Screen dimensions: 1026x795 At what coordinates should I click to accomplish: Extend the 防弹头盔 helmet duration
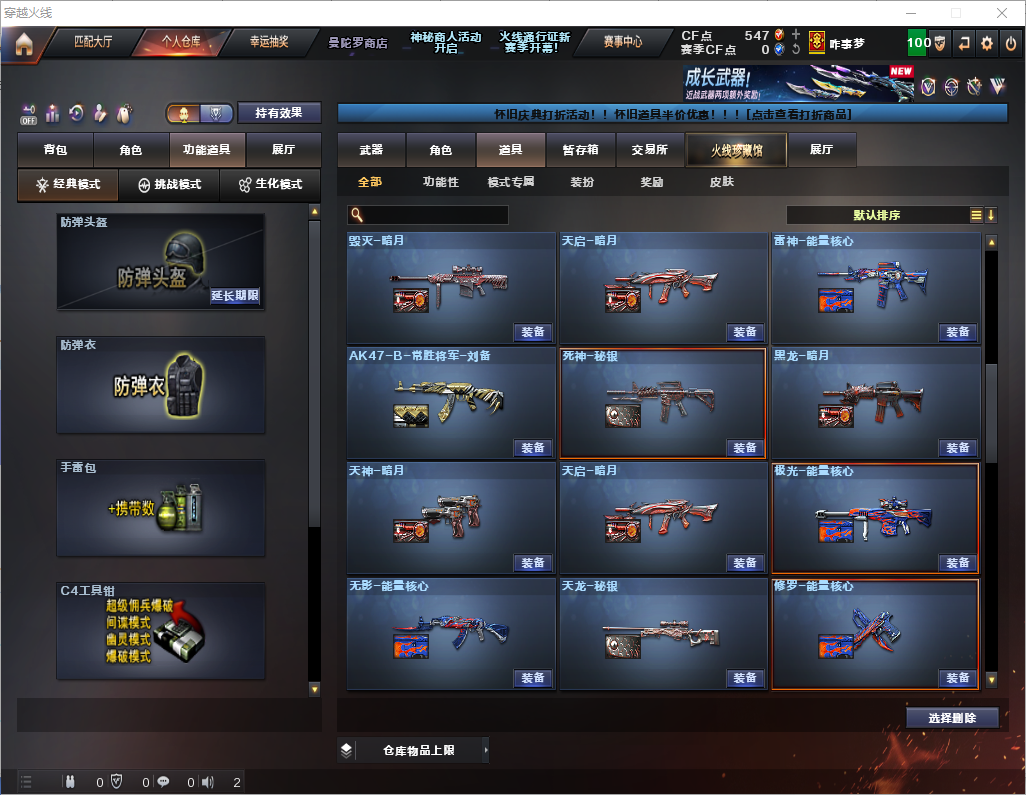click(x=235, y=296)
